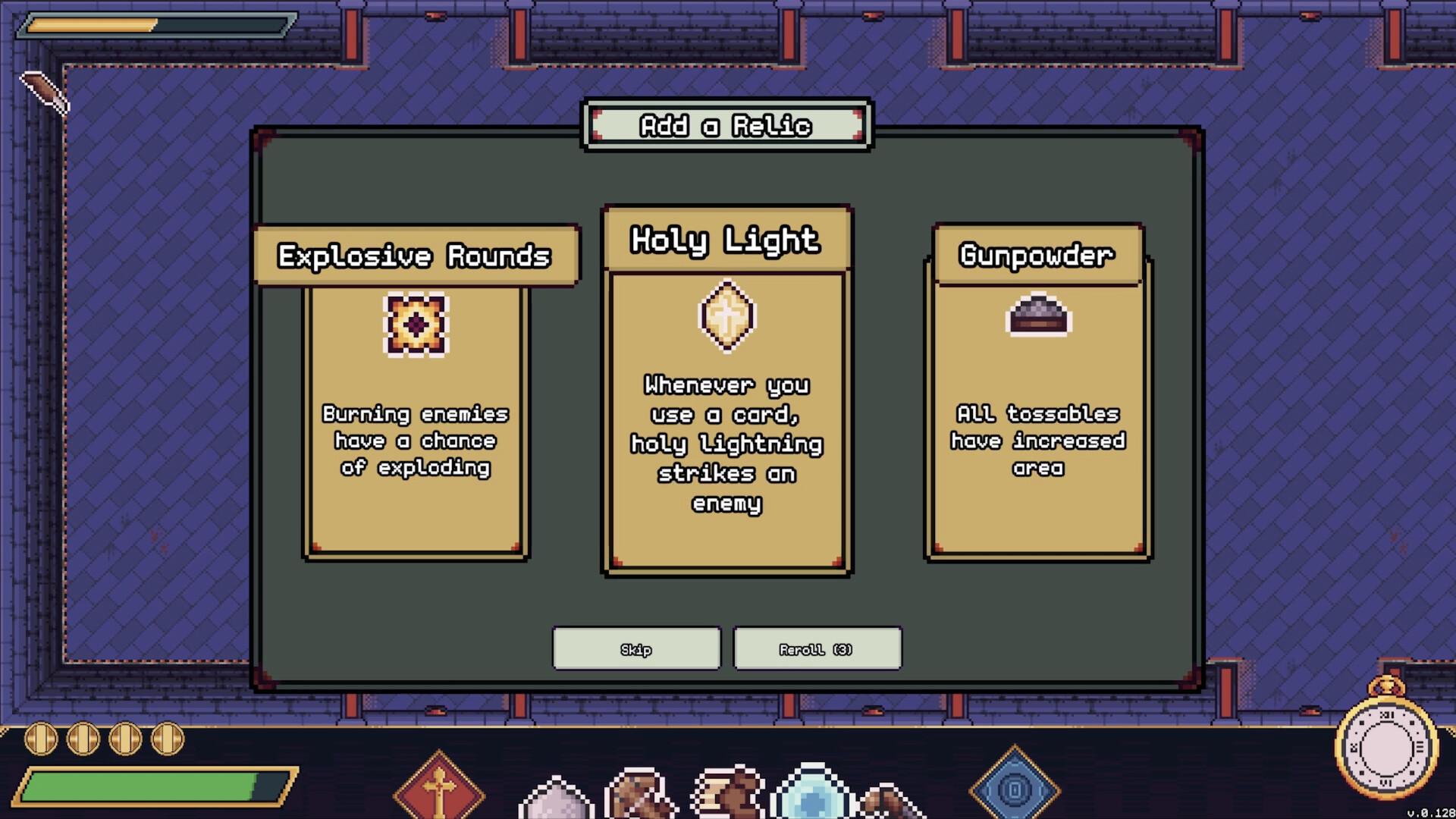
Task: Click the Holy Light cross icon
Action: 726,315
